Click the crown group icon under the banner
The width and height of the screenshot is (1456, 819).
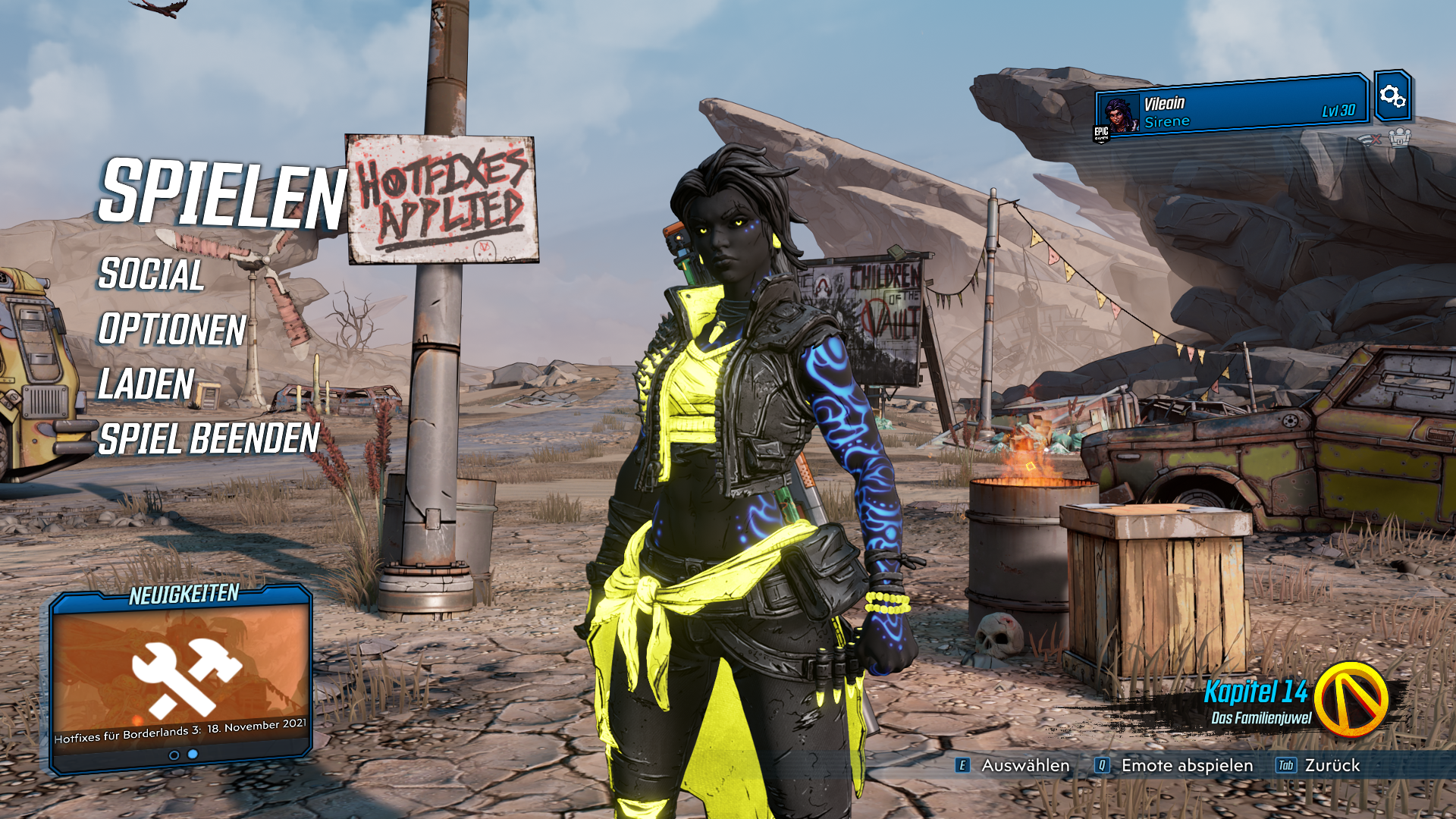[1399, 138]
